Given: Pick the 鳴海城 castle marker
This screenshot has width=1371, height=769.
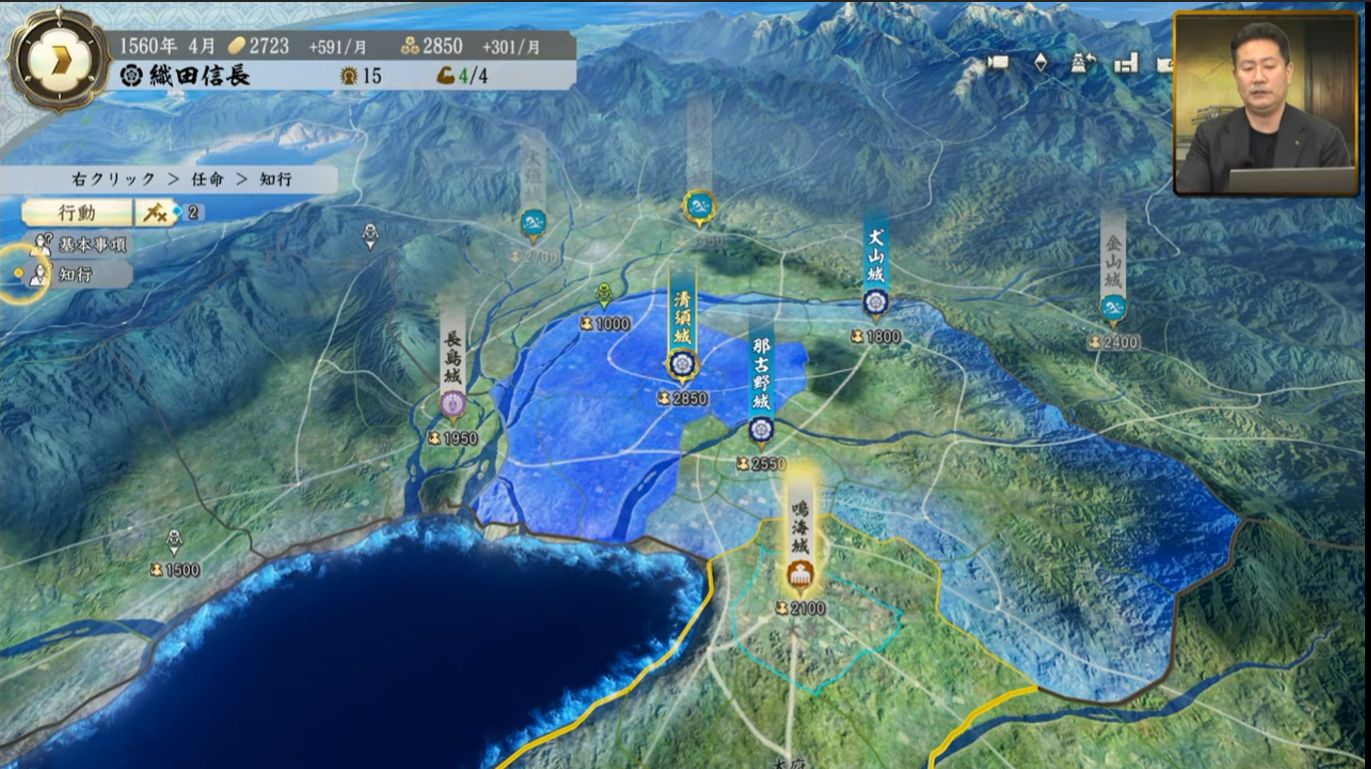Looking at the screenshot, I should (x=800, y=574).
